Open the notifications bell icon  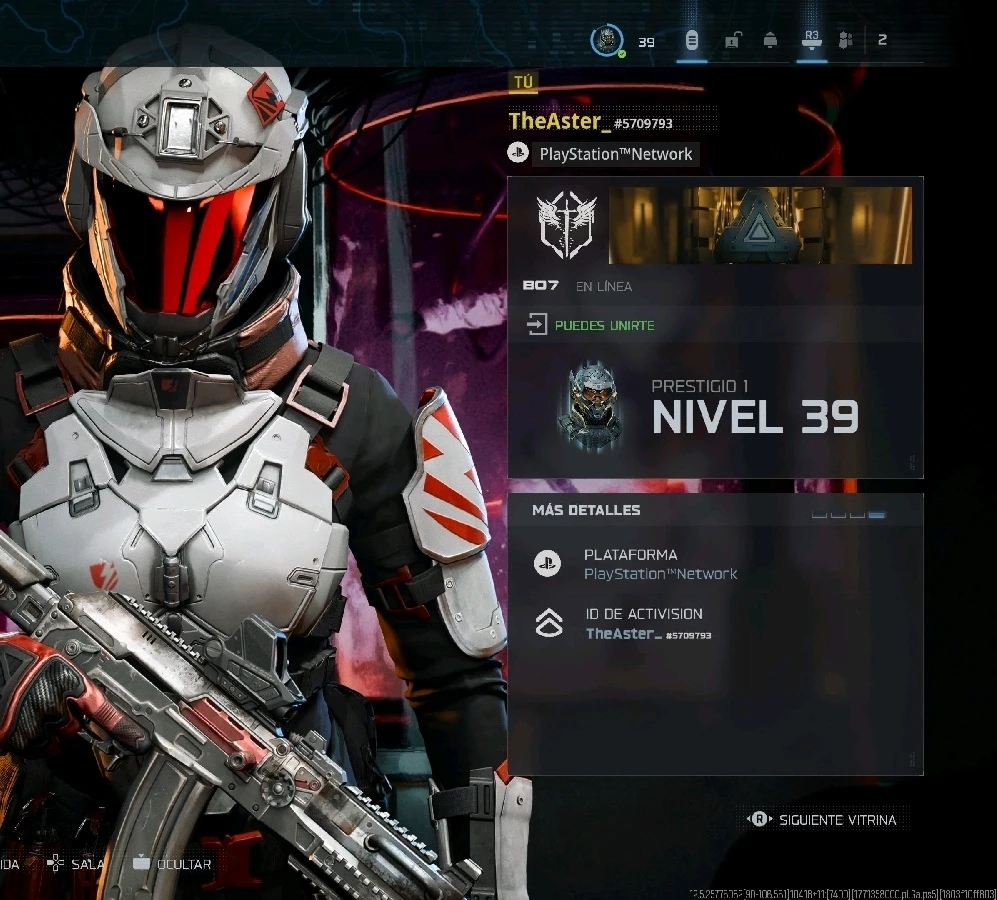click(x=770, y=41)
